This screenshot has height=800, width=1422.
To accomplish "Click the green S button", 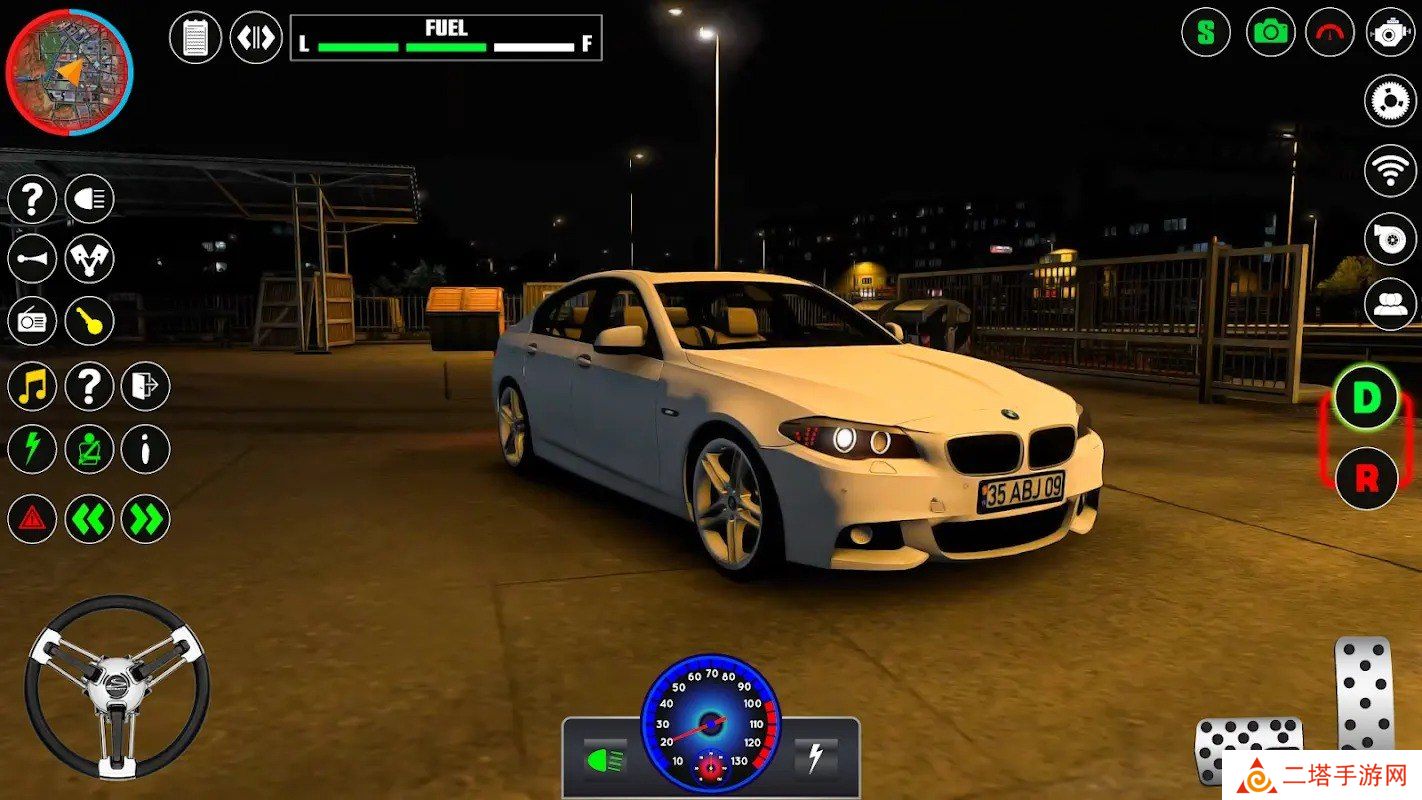I will coord(1206,32).
